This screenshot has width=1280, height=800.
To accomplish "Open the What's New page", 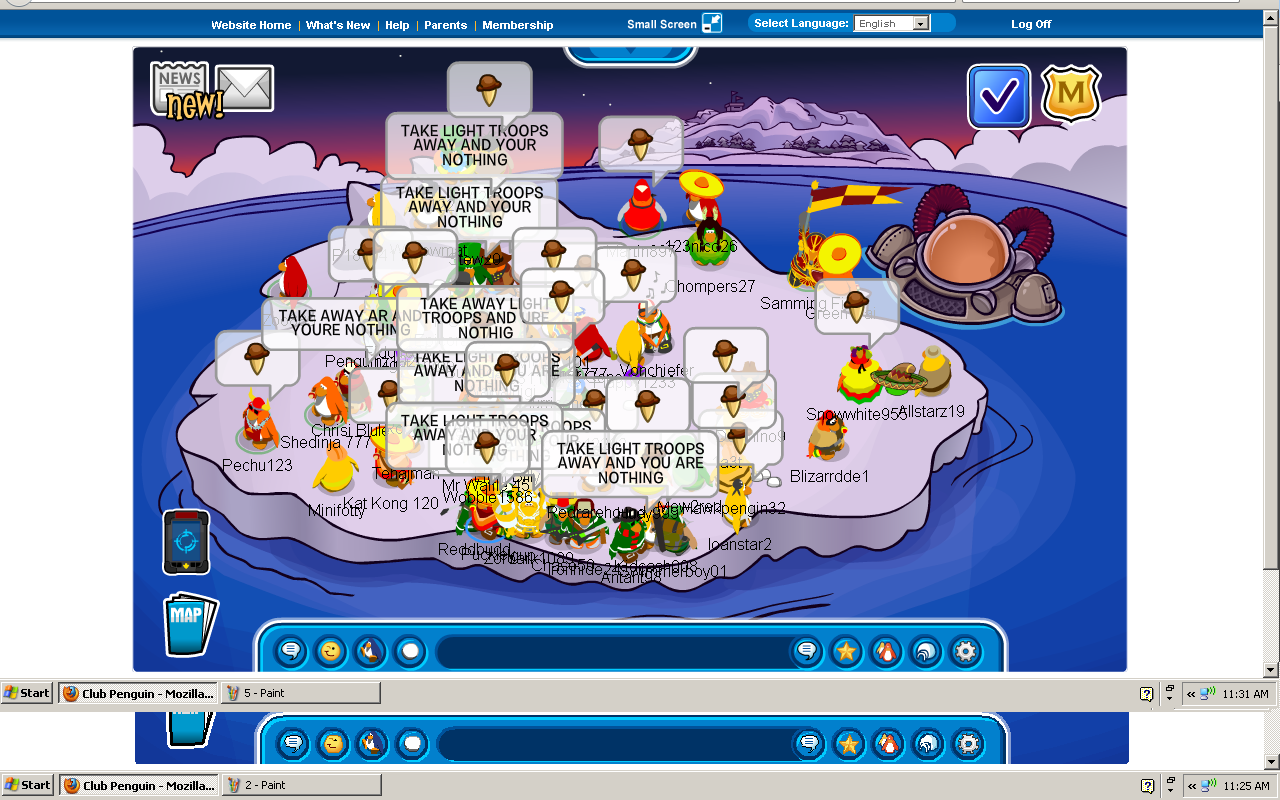I will click(x=338, y=25).
